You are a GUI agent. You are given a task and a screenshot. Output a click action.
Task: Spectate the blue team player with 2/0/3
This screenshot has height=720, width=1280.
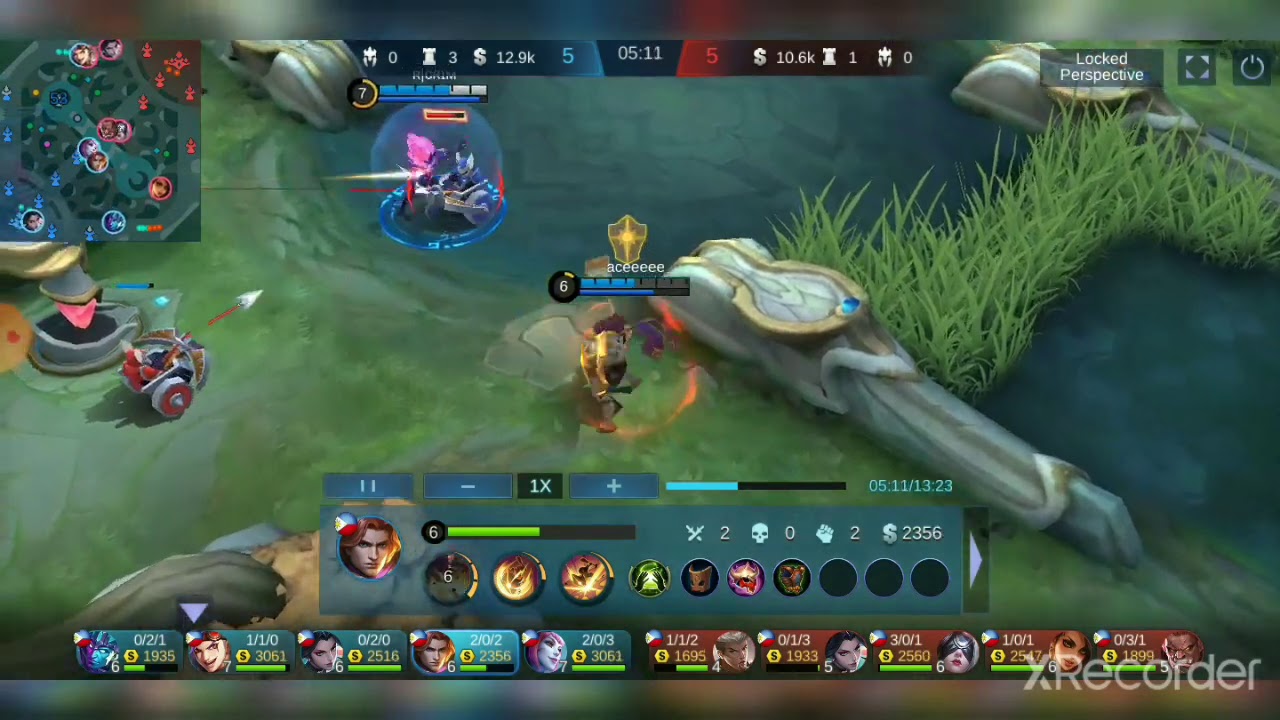[x=575, y=651]
